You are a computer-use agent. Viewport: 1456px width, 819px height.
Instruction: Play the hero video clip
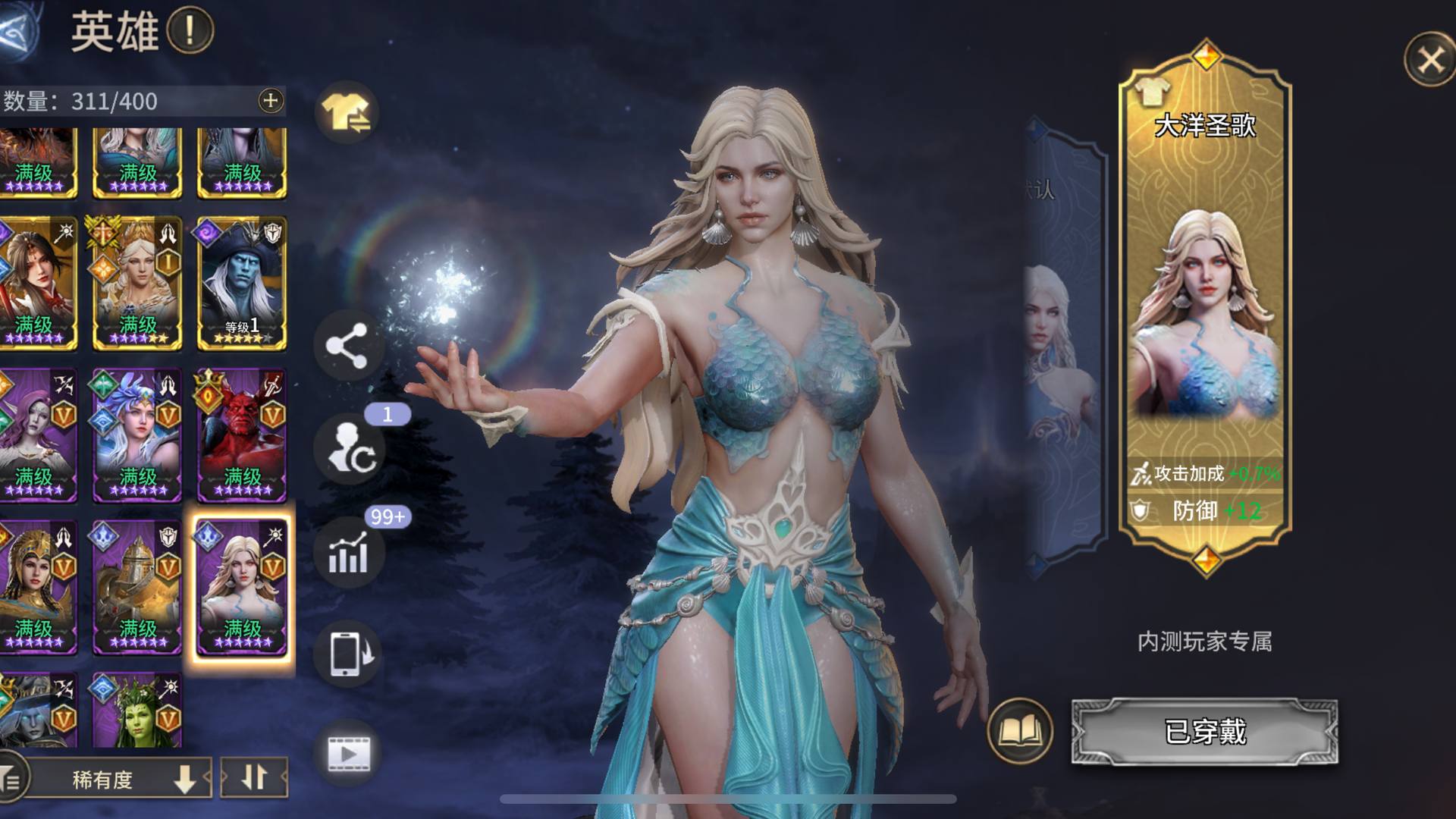(349, 754)
